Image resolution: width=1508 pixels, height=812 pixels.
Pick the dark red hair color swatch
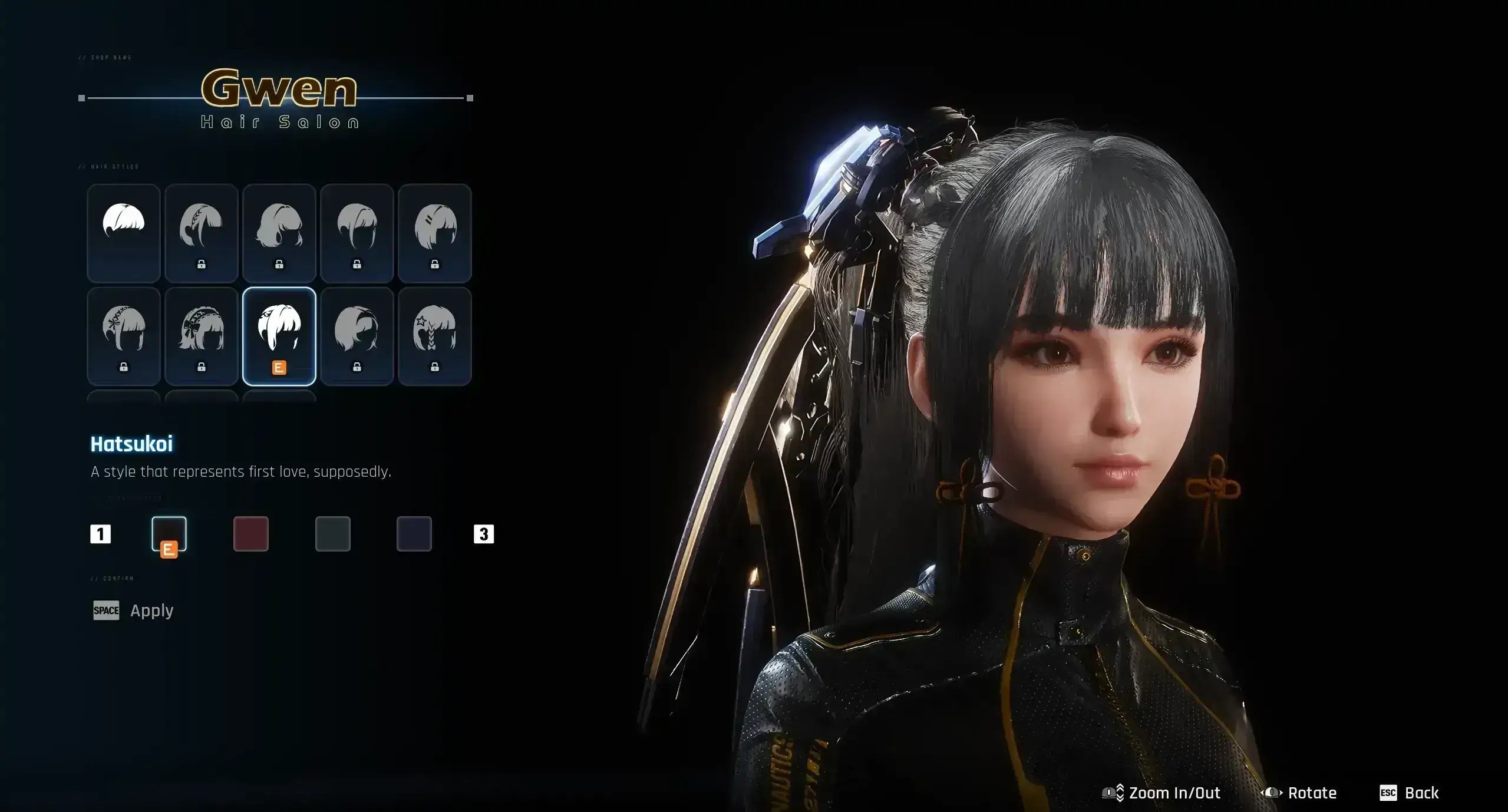tap(251, 534)
